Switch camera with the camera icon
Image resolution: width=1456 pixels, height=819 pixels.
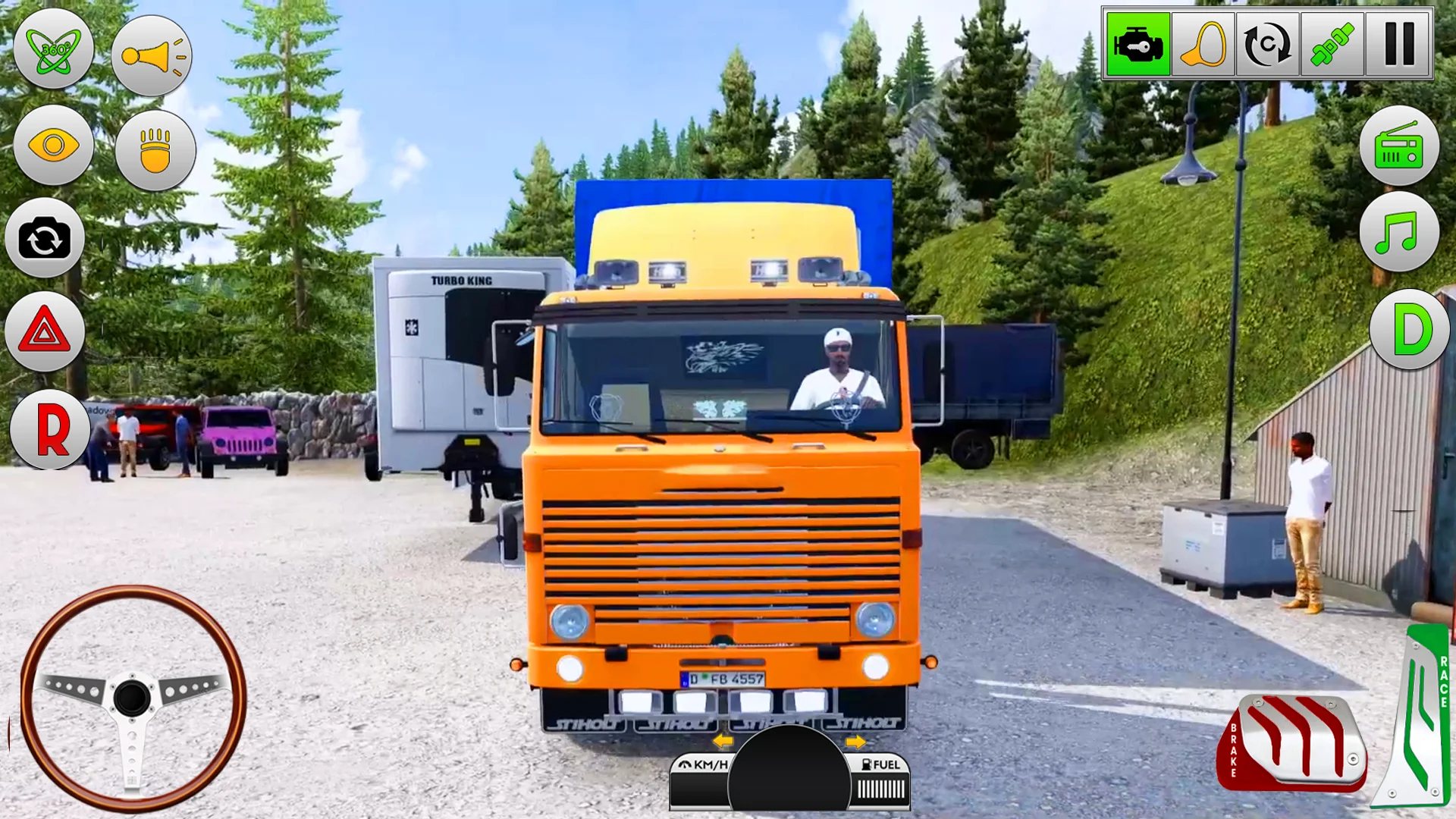[45, 239]
